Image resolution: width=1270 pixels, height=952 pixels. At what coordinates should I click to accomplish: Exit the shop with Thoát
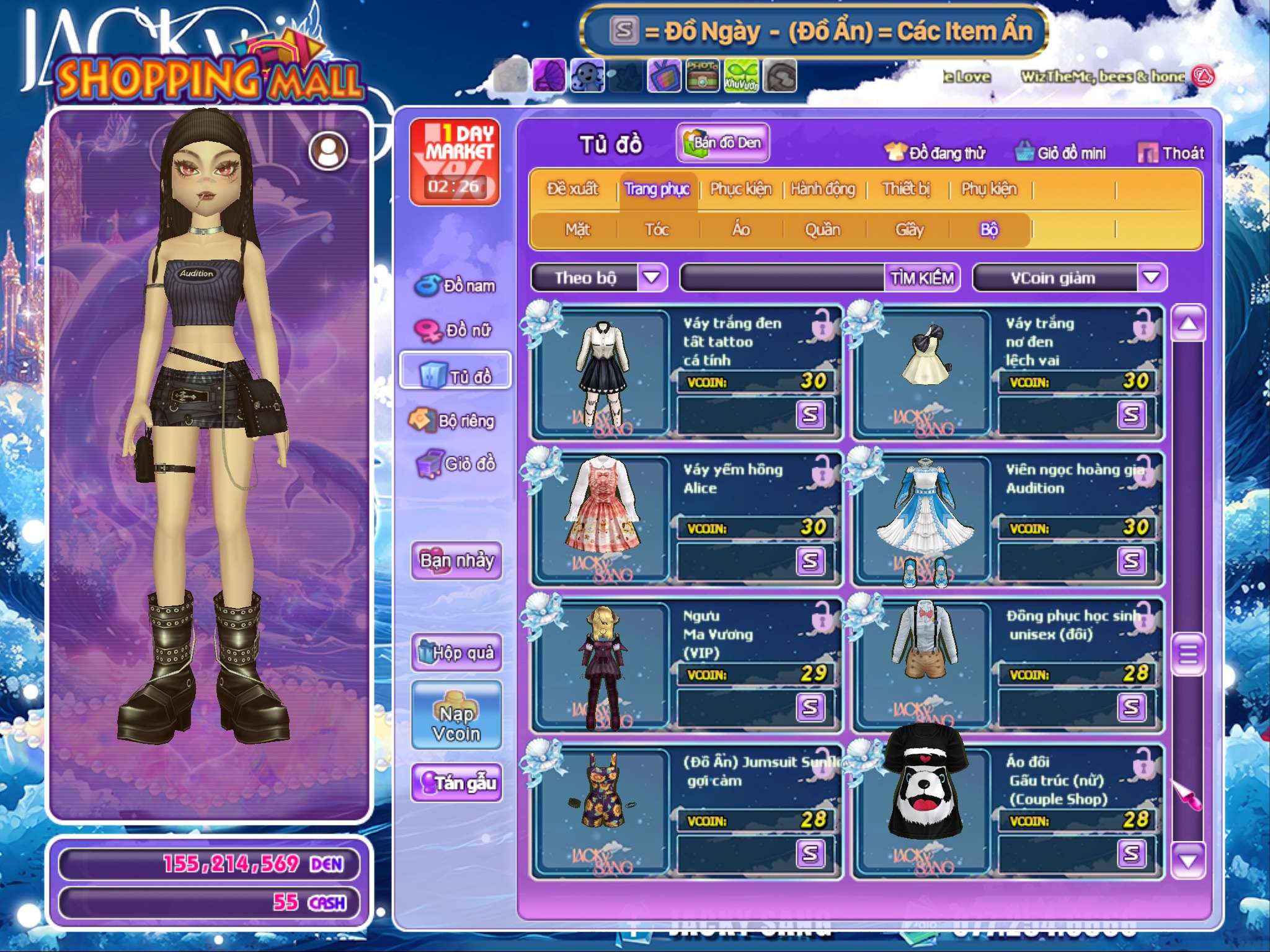pos(1171,153)
